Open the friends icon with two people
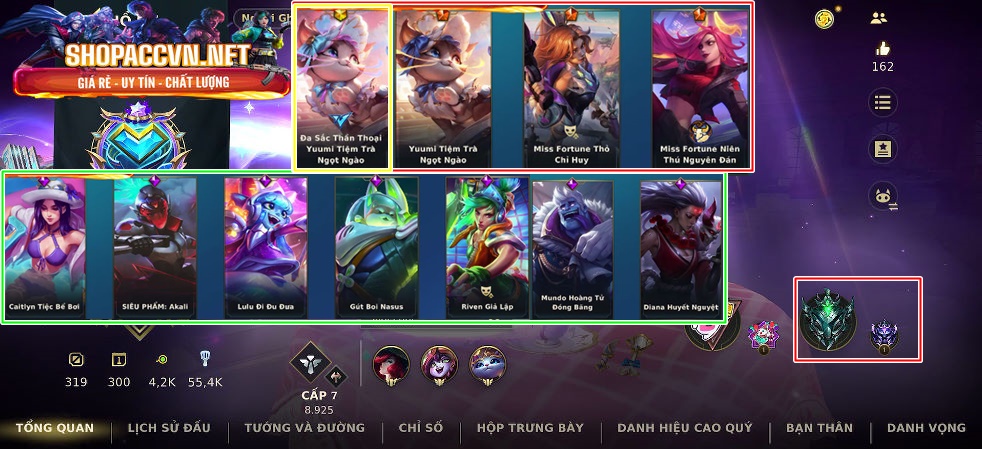The height and width of the screenshot is (449, 982). pyautogui.click(x=879, y=17)
